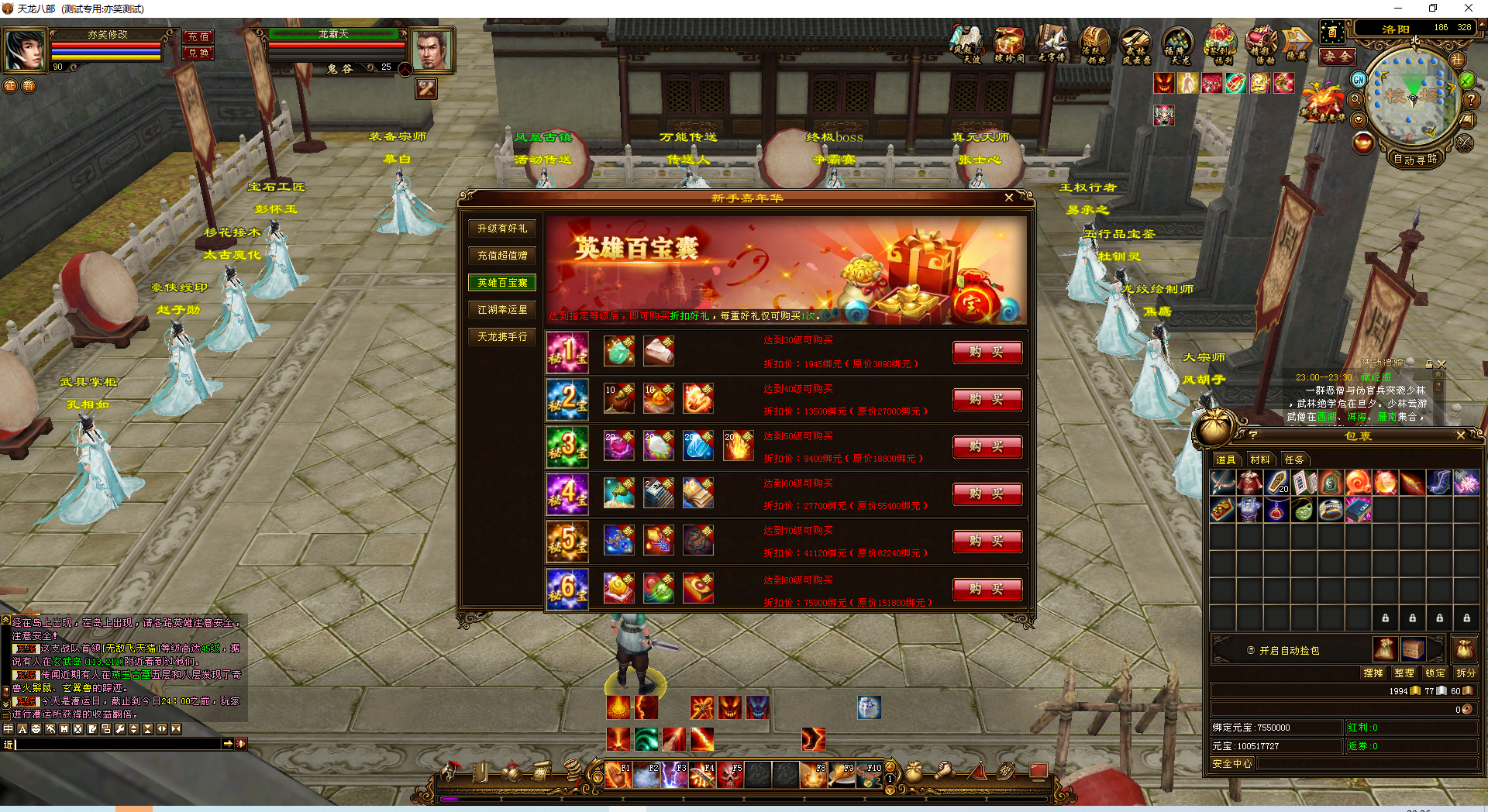The image size is (1488, 812).
Task: Purchase the level 50 treasure pack
Action: pyautogui.click(x=987, y=447)
